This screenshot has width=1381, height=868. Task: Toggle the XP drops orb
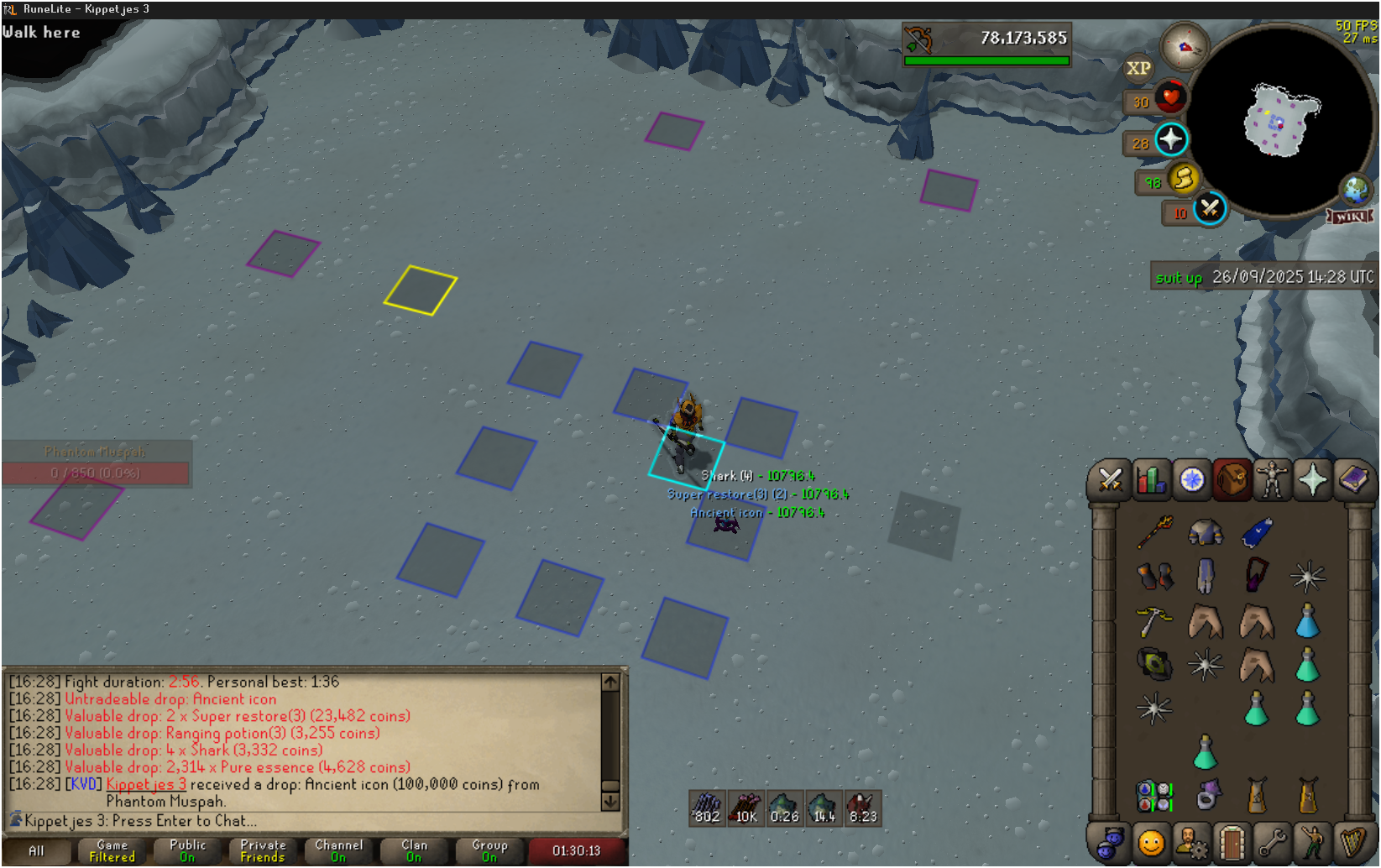point(1138,68)
